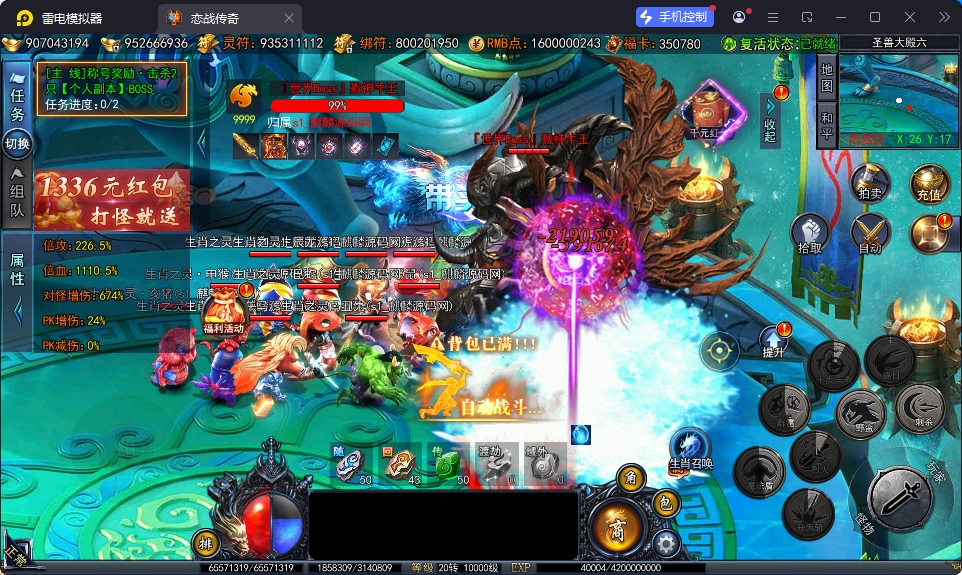Open the 拍卖 auction house

click(x=869, y=183)
